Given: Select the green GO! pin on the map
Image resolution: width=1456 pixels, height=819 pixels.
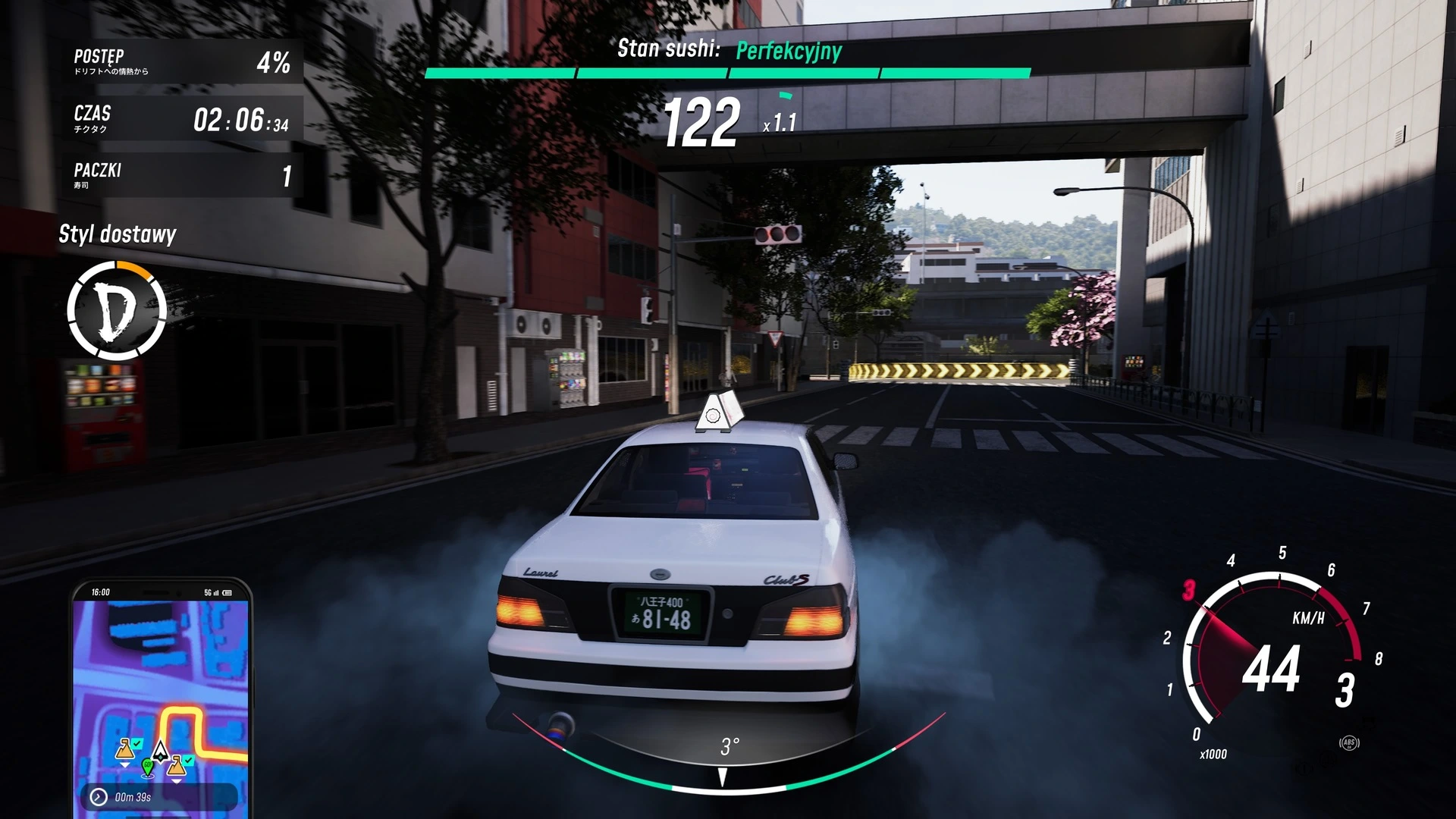Looking at the screenshot, I should point(148,768).
